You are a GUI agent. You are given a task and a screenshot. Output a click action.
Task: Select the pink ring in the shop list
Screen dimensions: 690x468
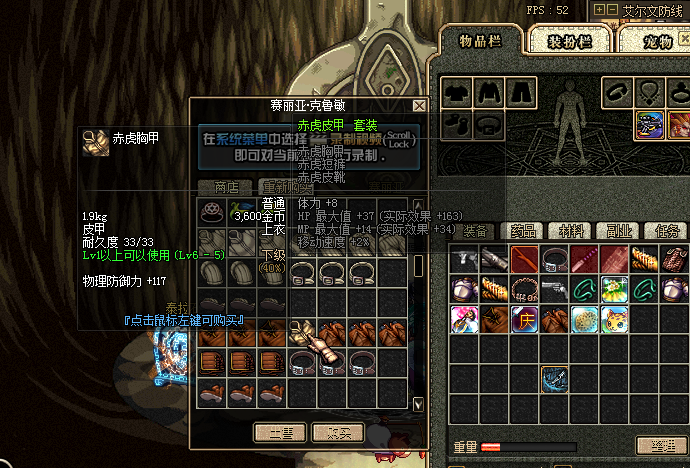point(211,212)
